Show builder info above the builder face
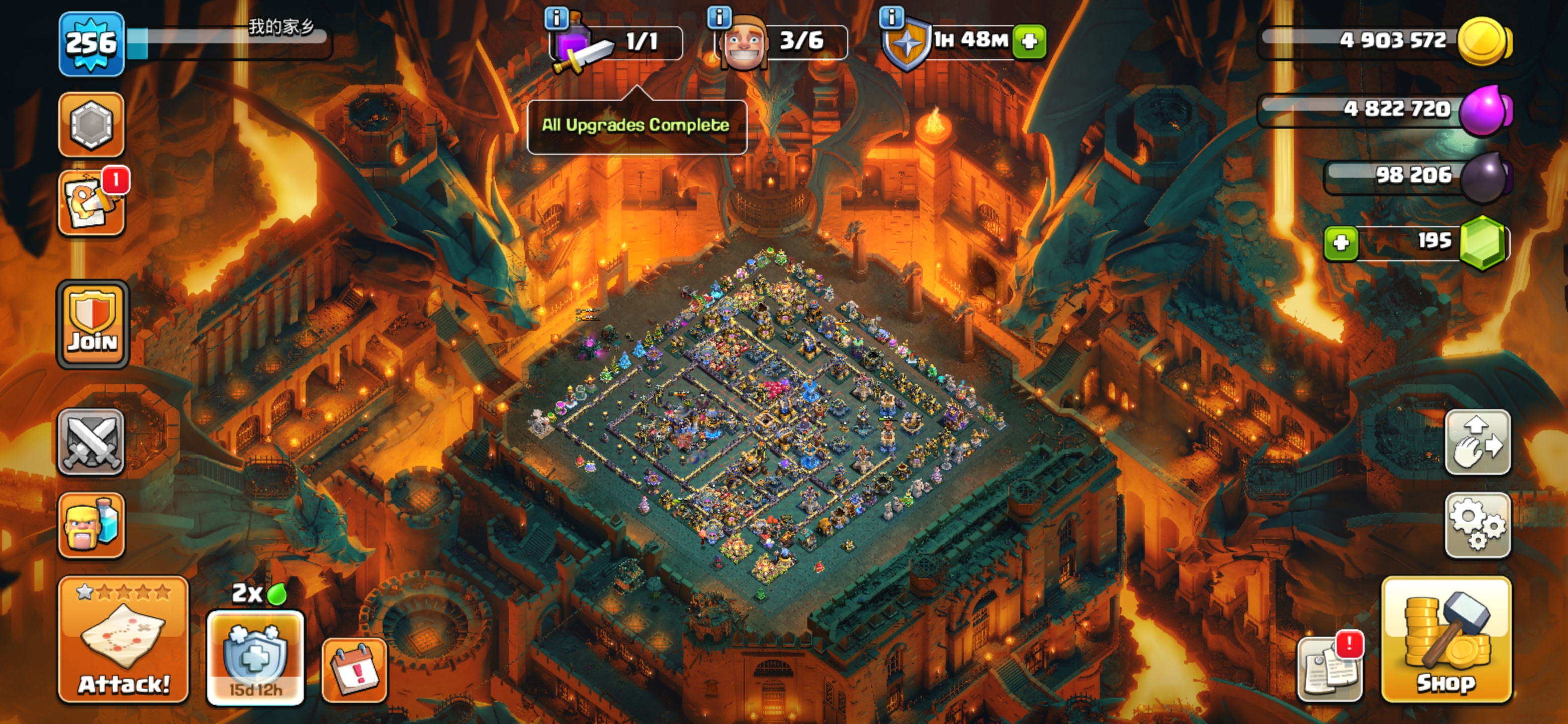The width and height of the screenshot is (1568, 724). pyautogui.click(x=719, y=17)
